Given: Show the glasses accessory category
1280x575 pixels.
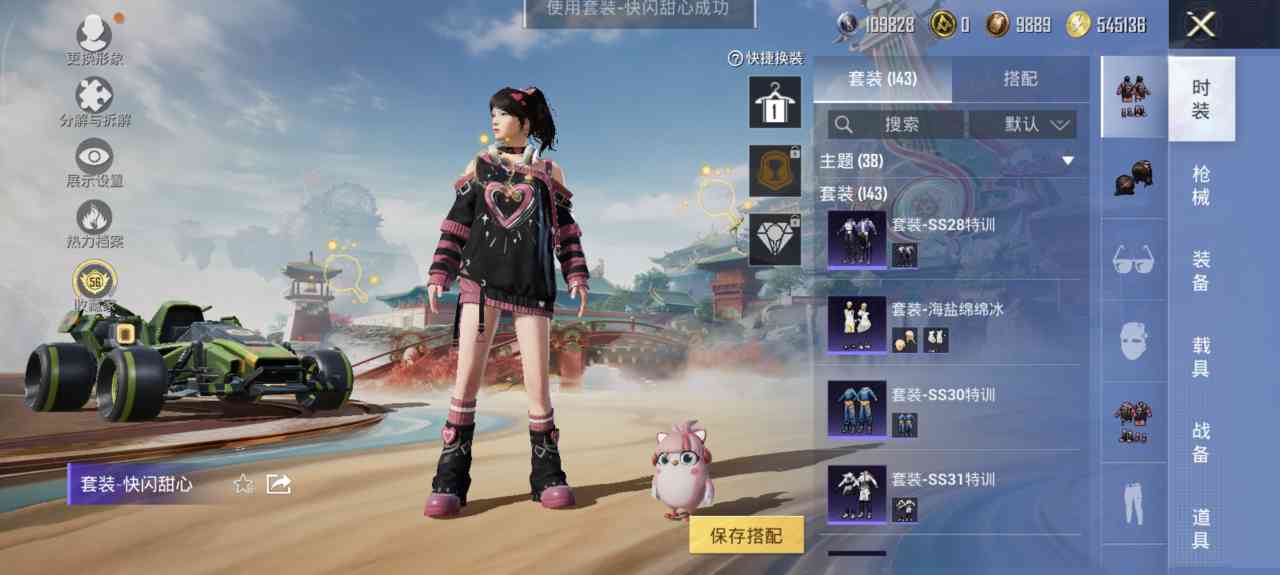Looking at the screenshot, I should 1134,261.
